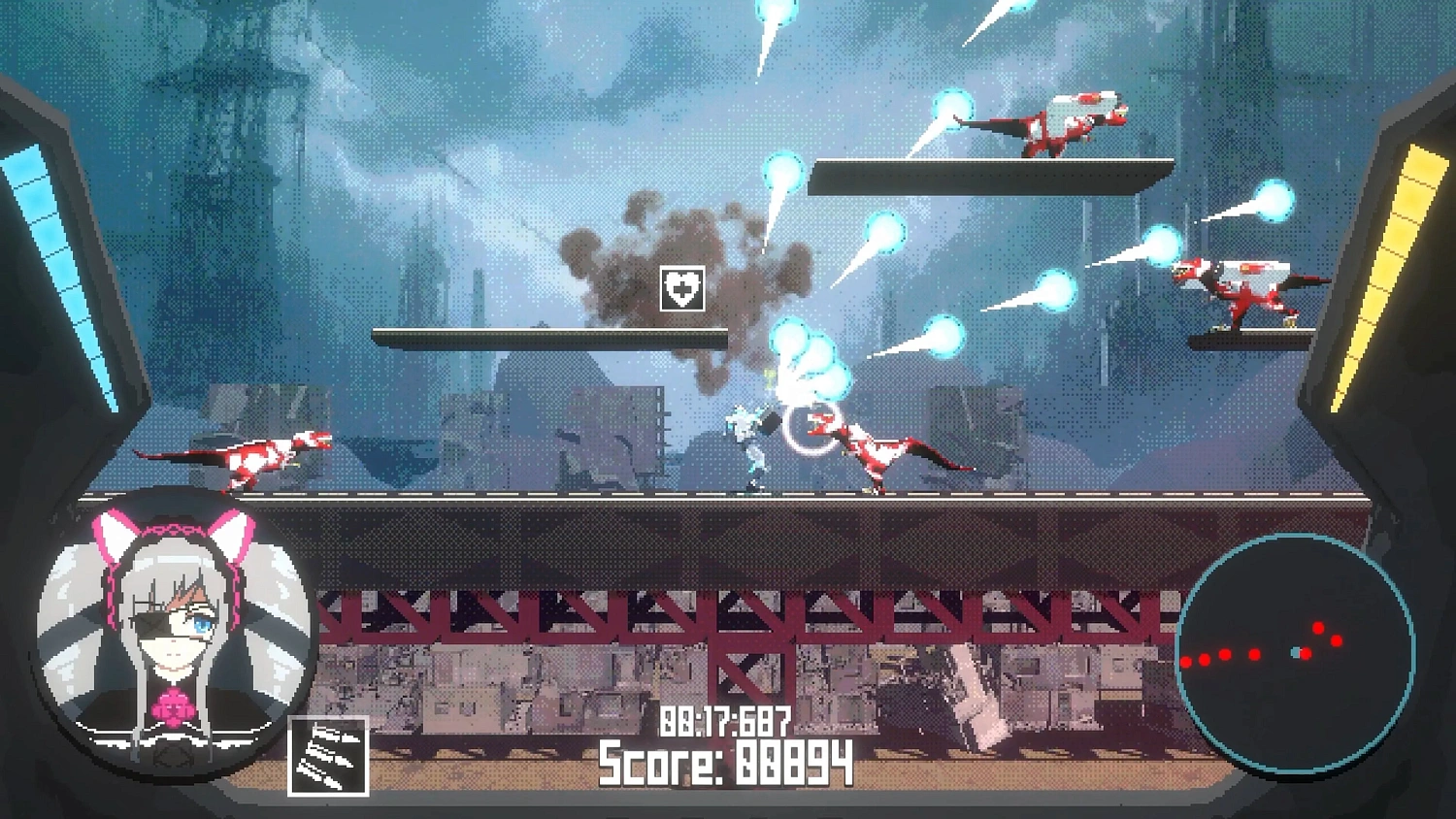
Task: Click the player's blue dot on the radar
Action: pyautogui.click(x=1294, y=652)
